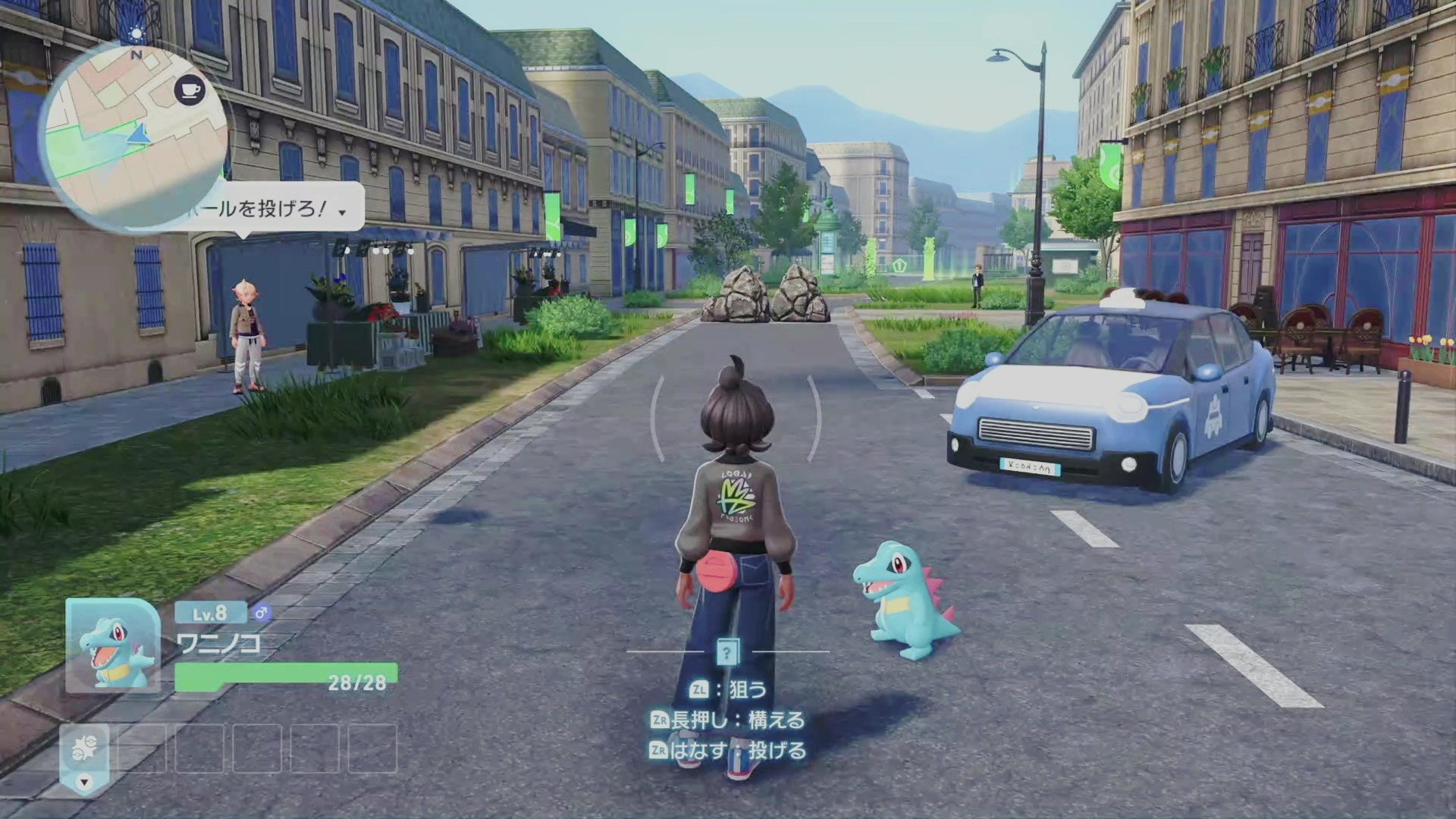Advance the ボールを投げろ! speech bubble
1456x819 pixels.
[342, 212]
